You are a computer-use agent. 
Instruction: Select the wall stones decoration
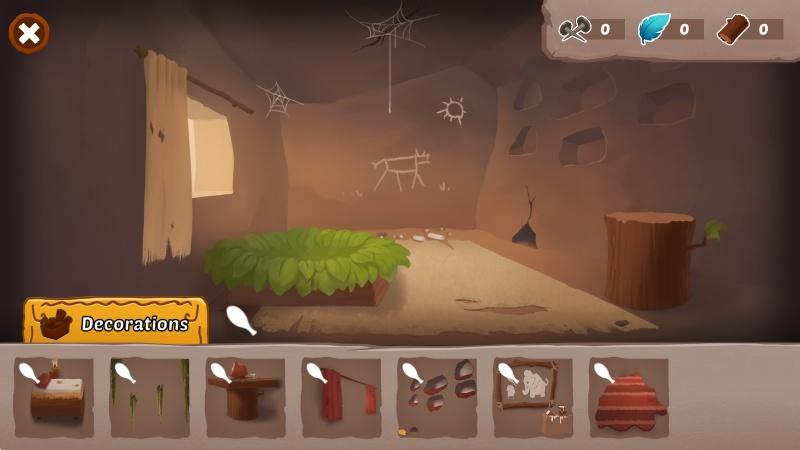438,397
